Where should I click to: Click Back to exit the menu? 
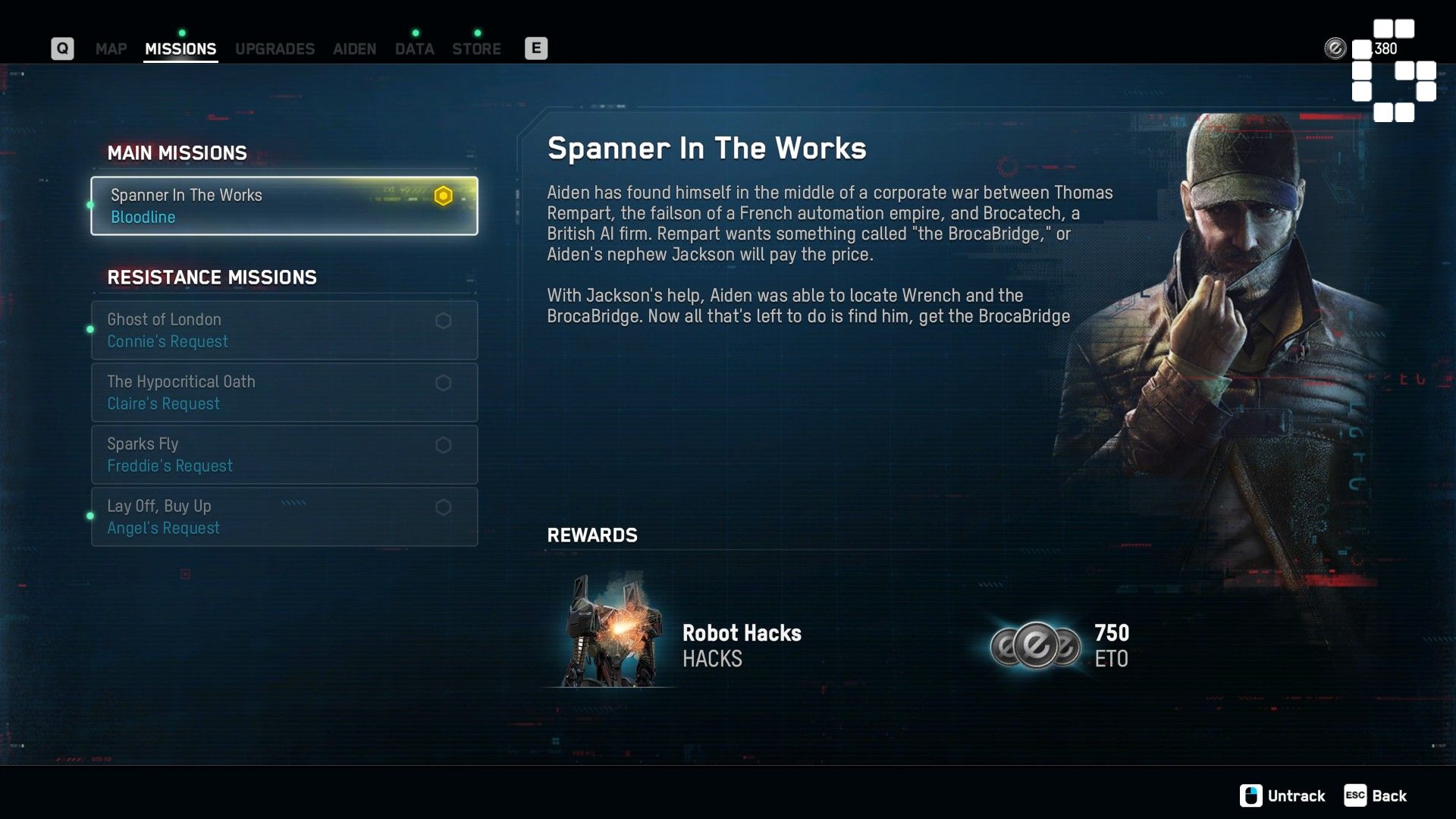coord(1390,795)
